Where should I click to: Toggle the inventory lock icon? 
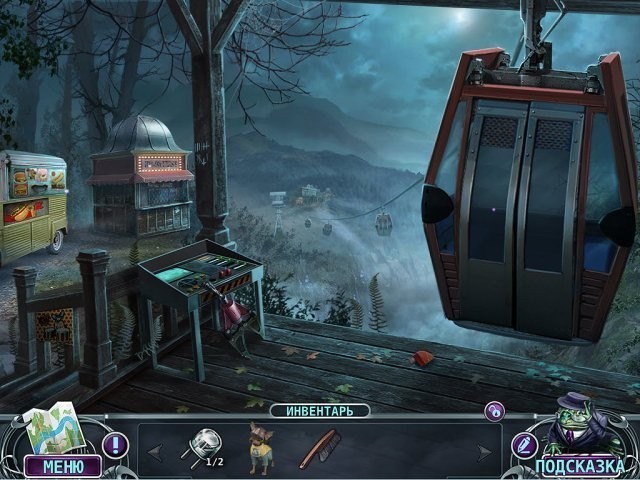pyautogui.click(x=494, y=411)
